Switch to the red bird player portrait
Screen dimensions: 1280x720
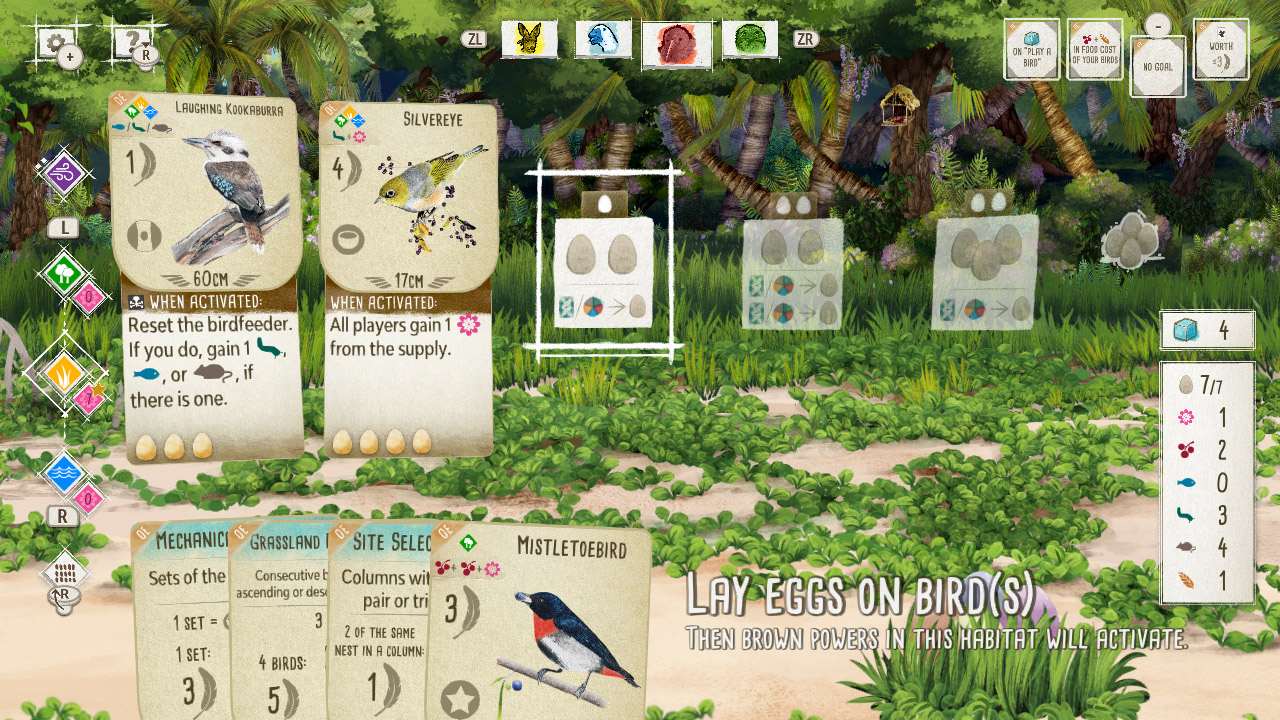coord(676,42)
